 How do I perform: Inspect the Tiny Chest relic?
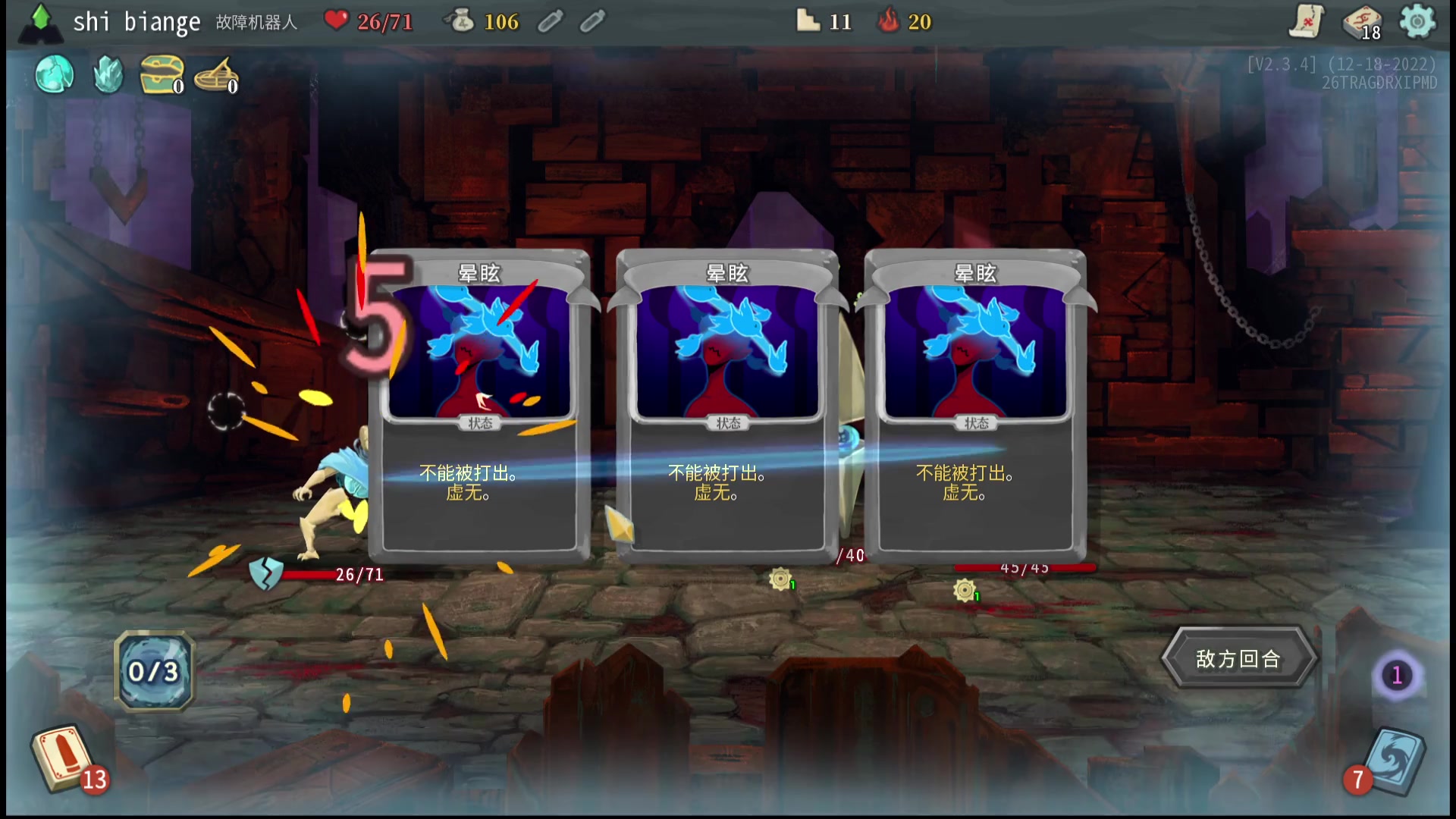[161, 74]
